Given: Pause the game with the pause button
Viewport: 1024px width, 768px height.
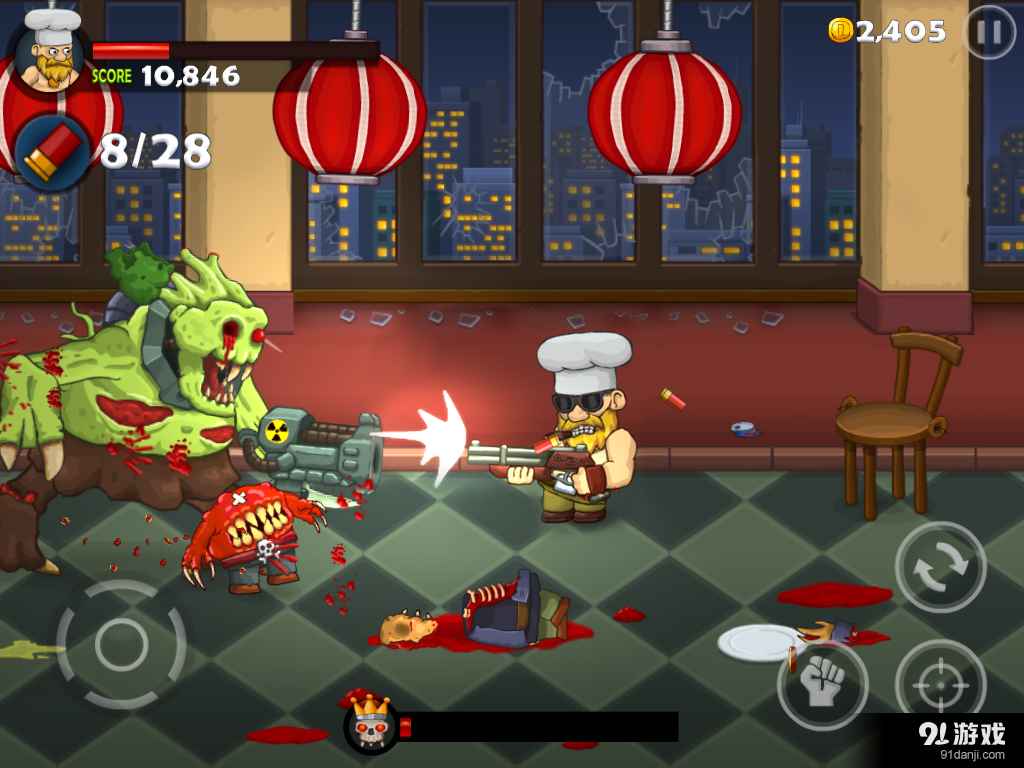Looking at the screenshot, I should [989, 33].
